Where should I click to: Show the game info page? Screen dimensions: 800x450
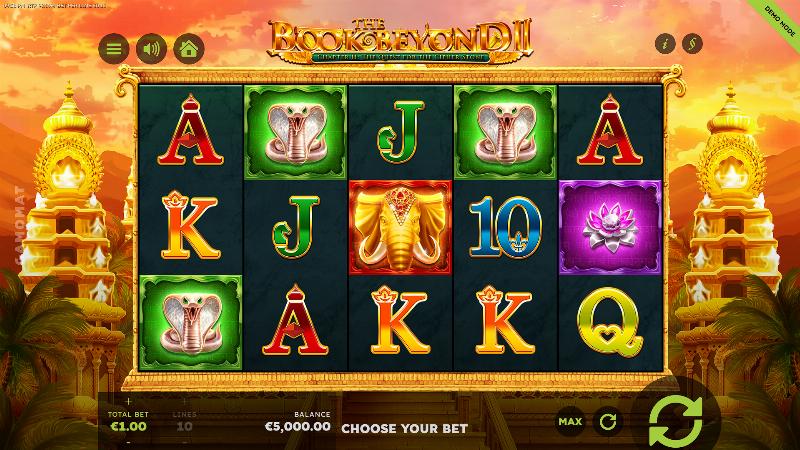tap(664, 44)
